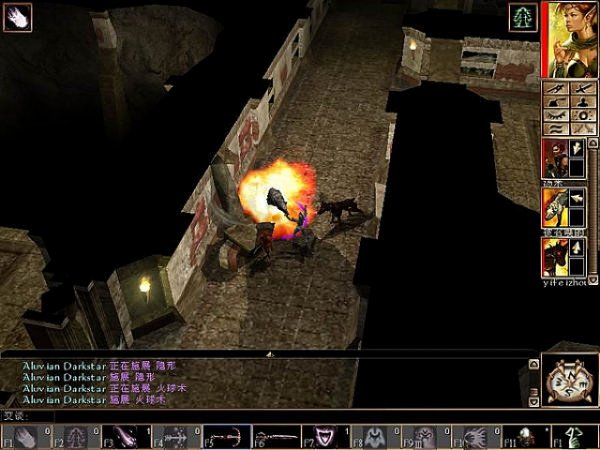Activate the F12 green figure slot
This screenshot has width=600, height=450.
tap(574, 435)
